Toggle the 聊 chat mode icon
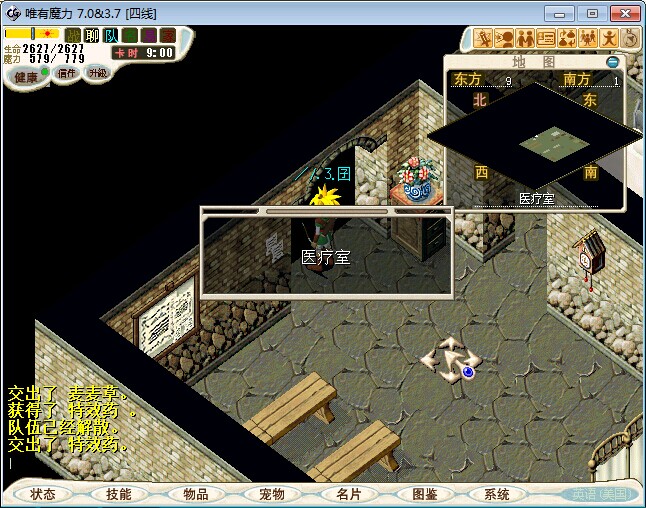The width and height of the screenshot is (646, 508). coord(91,35)
